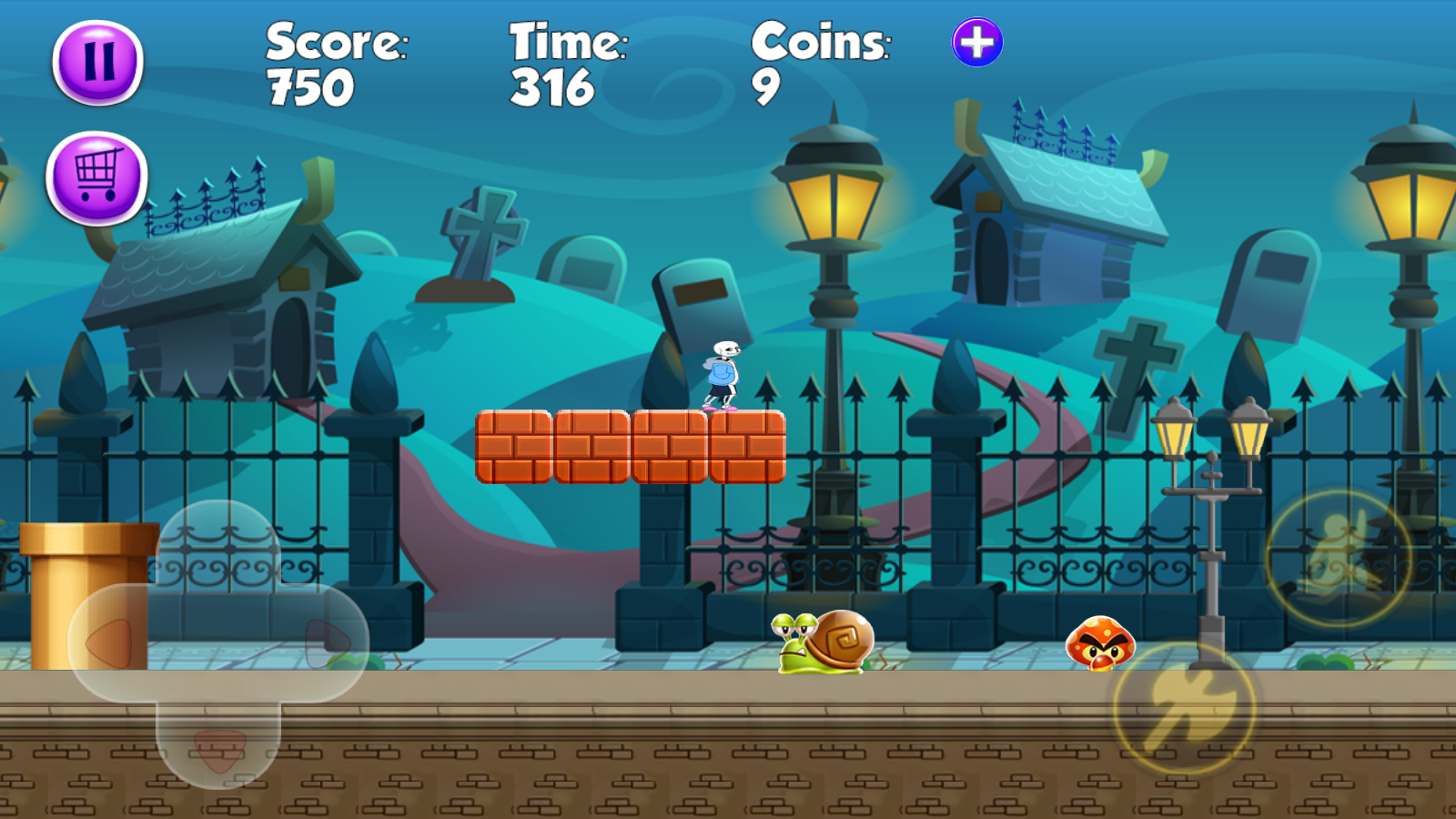
Task: Tap the right arrow on the D-pad
Action: [326, 642]
